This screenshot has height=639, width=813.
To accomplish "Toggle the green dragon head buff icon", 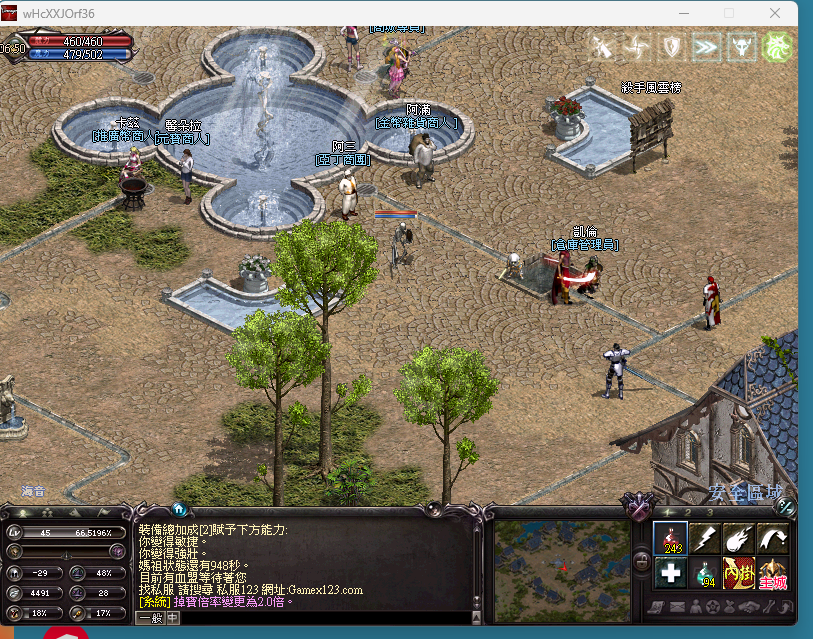I will [x=777, y=46].
